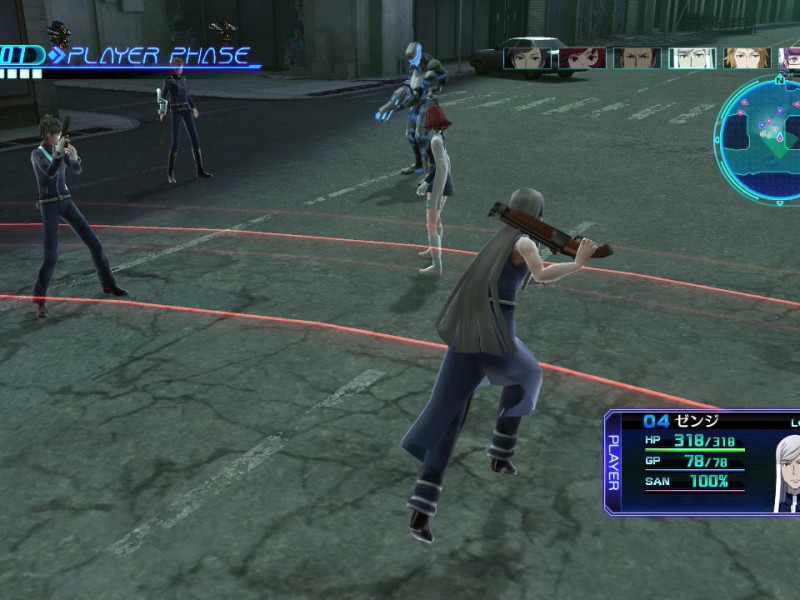
Task: Choose the blonde character's turn order portrait
Action: [x=746, y=58]
